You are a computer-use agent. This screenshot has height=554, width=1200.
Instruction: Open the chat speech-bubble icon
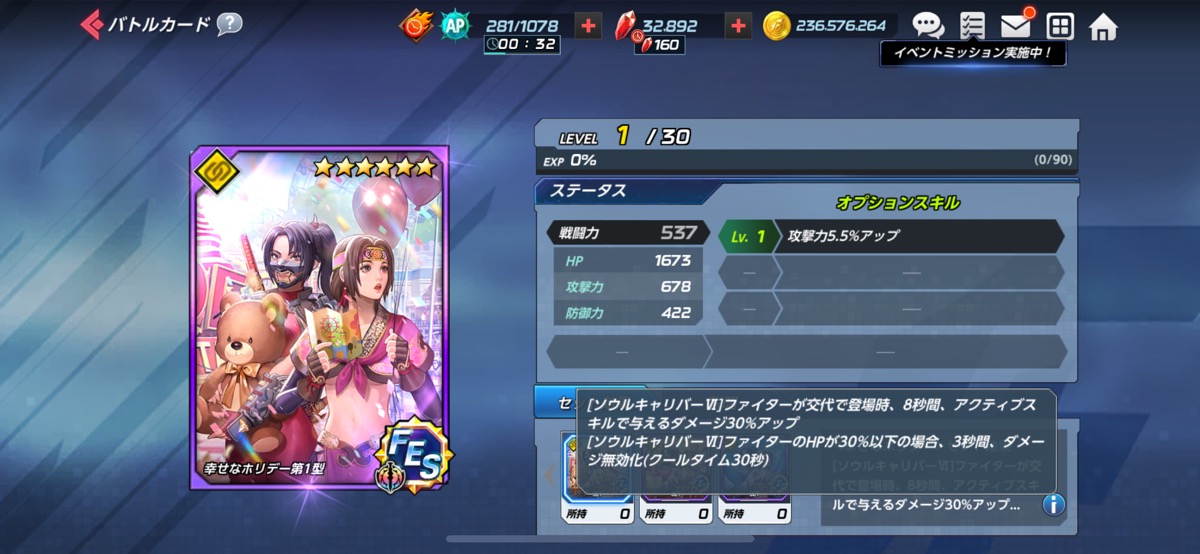[x=928, y=26]
